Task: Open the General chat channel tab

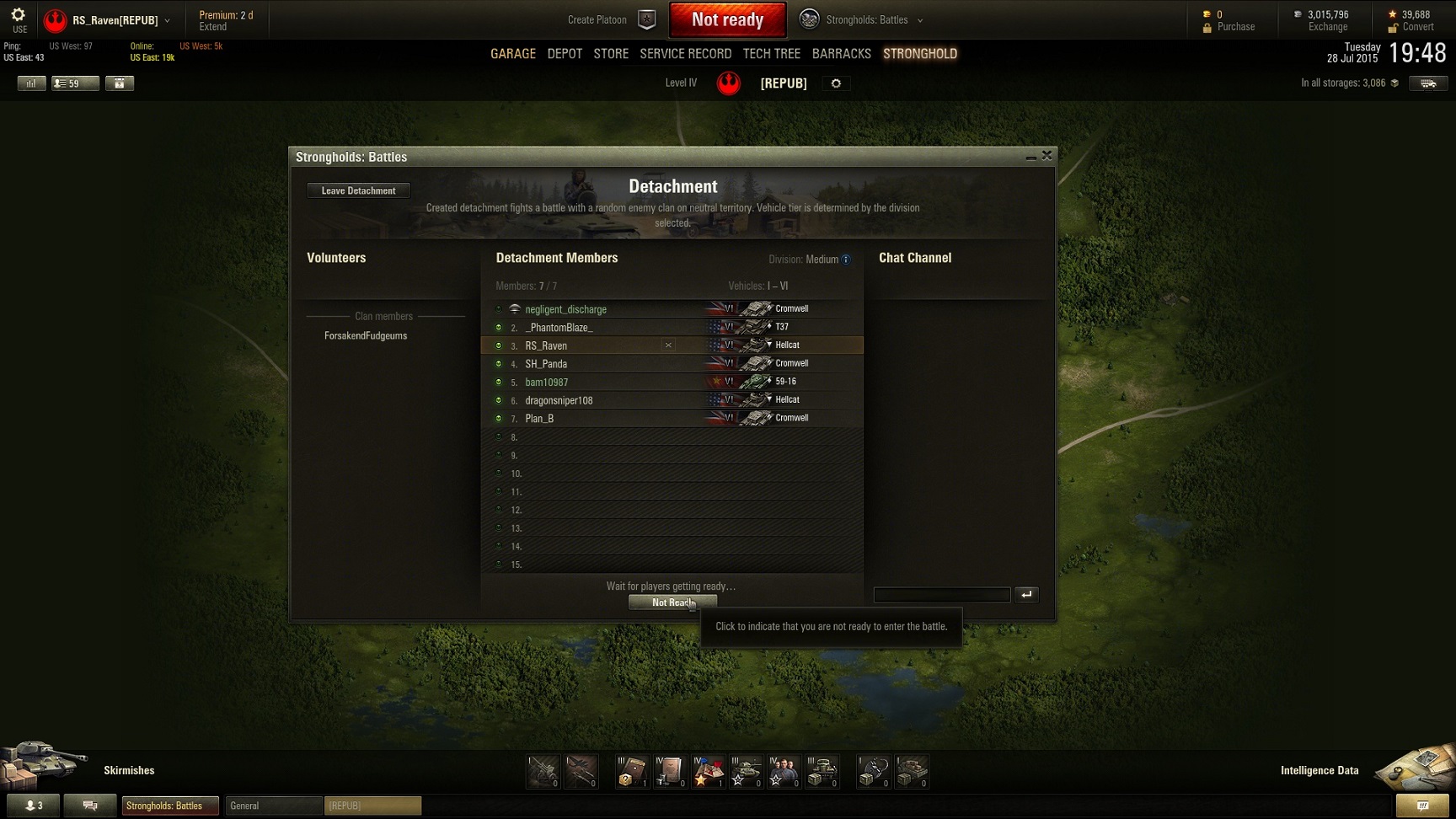Action: coord(273,806)
